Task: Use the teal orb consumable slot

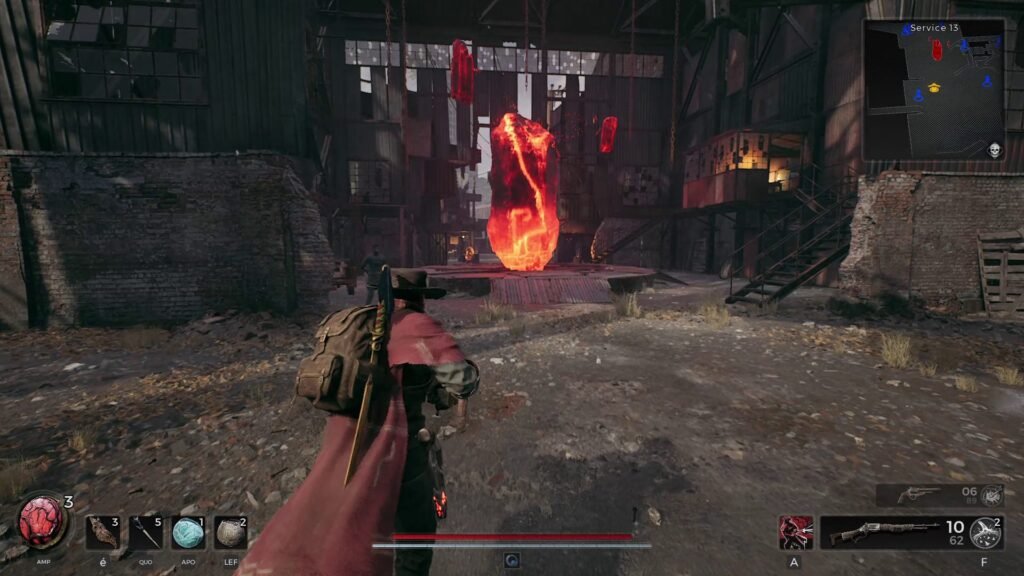Action: [188, 532]
